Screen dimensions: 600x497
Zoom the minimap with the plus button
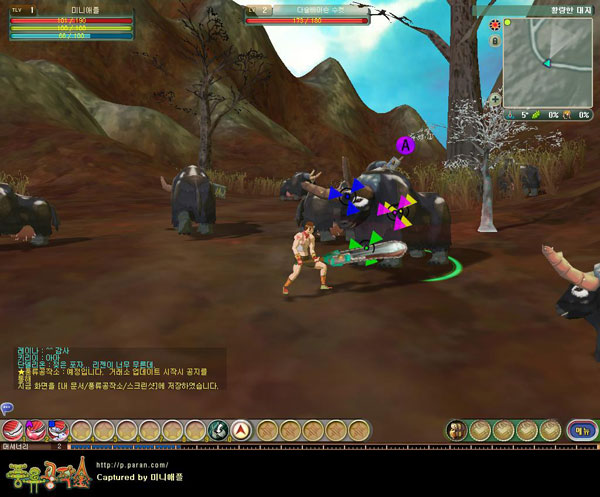(x=495, y=100)
